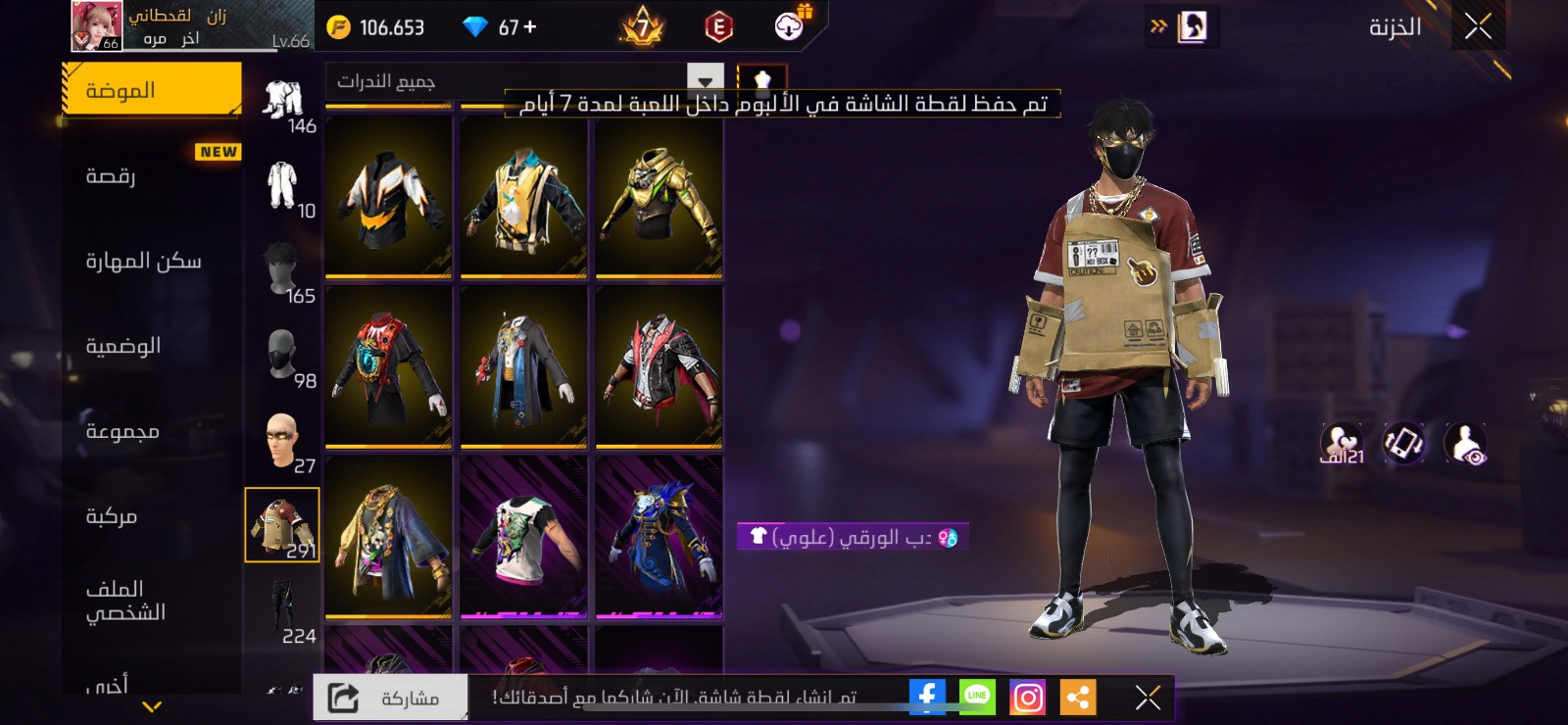Switch to the مجموعة (Collection) tab
Screen dimensions: 1568x725
[x=152, y=431]
